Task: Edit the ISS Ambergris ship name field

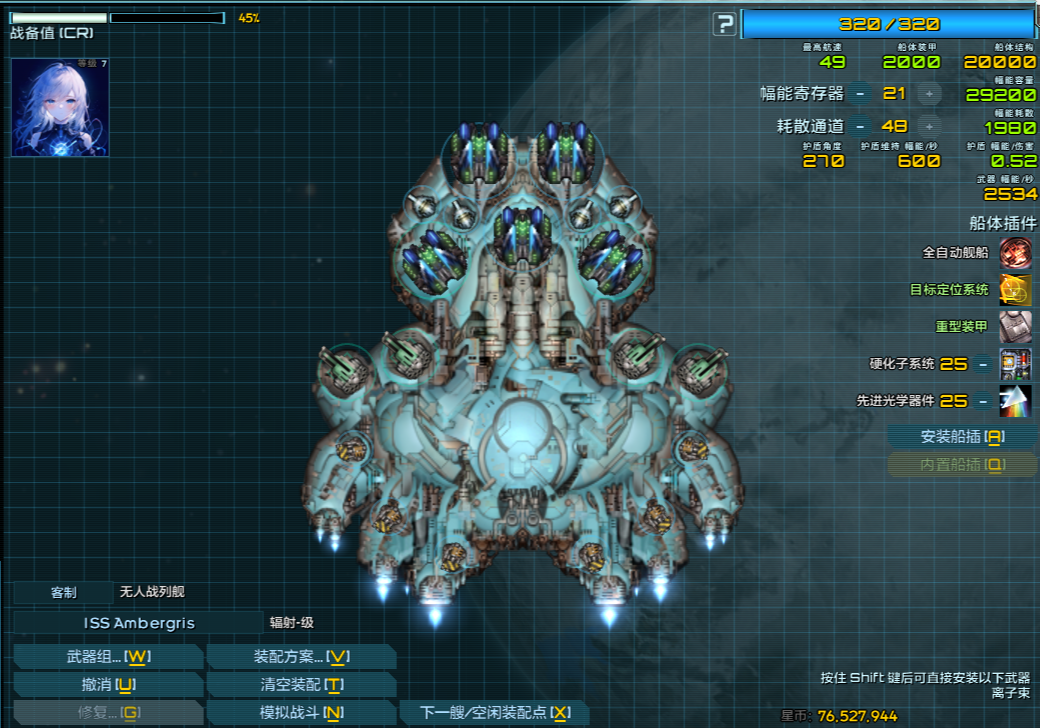Action: tap(138, 623)
